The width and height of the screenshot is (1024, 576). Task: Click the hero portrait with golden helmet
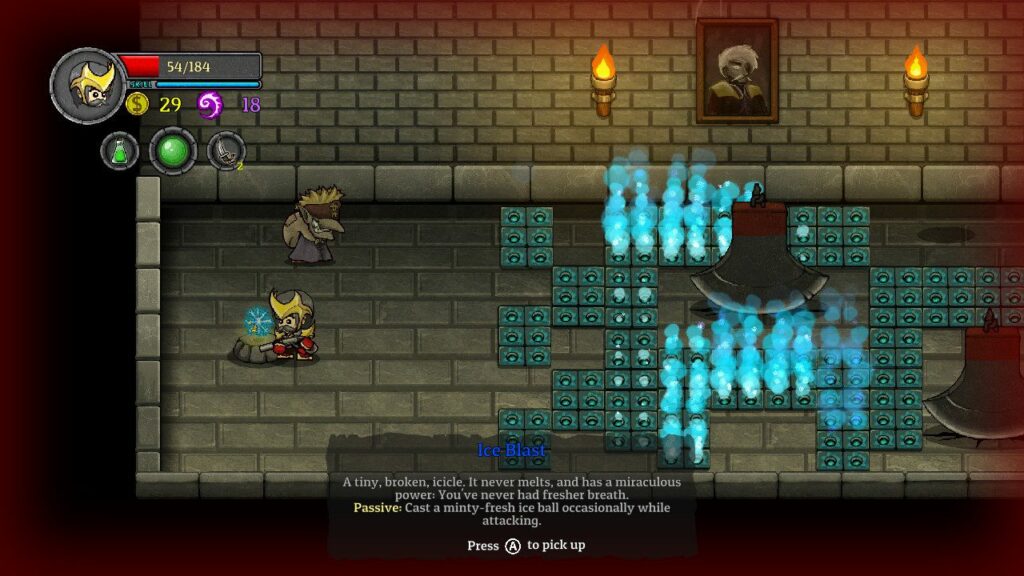point(88,85)
